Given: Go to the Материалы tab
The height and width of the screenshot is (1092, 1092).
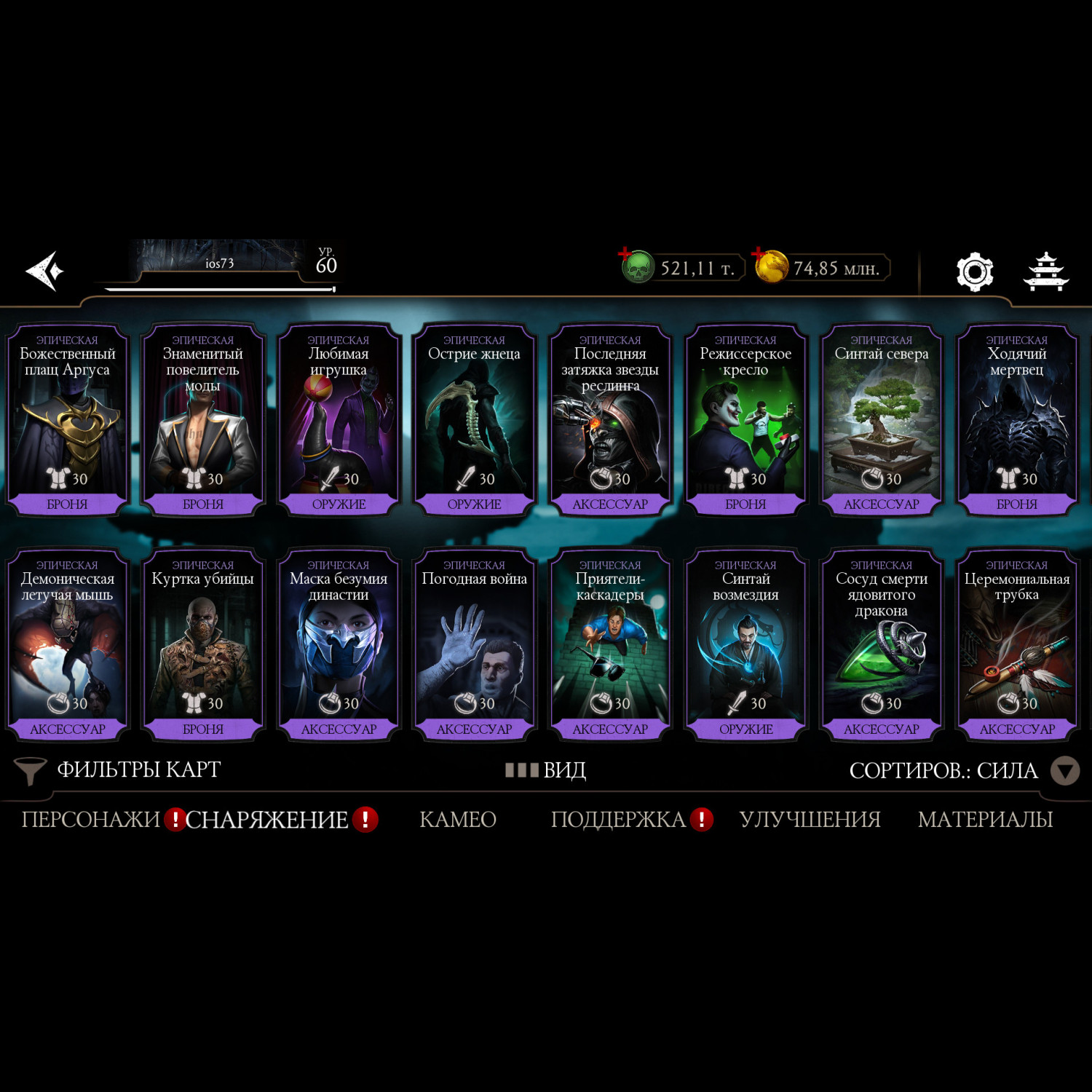Looking at the screenshot, I should click(x=985, y=820).
